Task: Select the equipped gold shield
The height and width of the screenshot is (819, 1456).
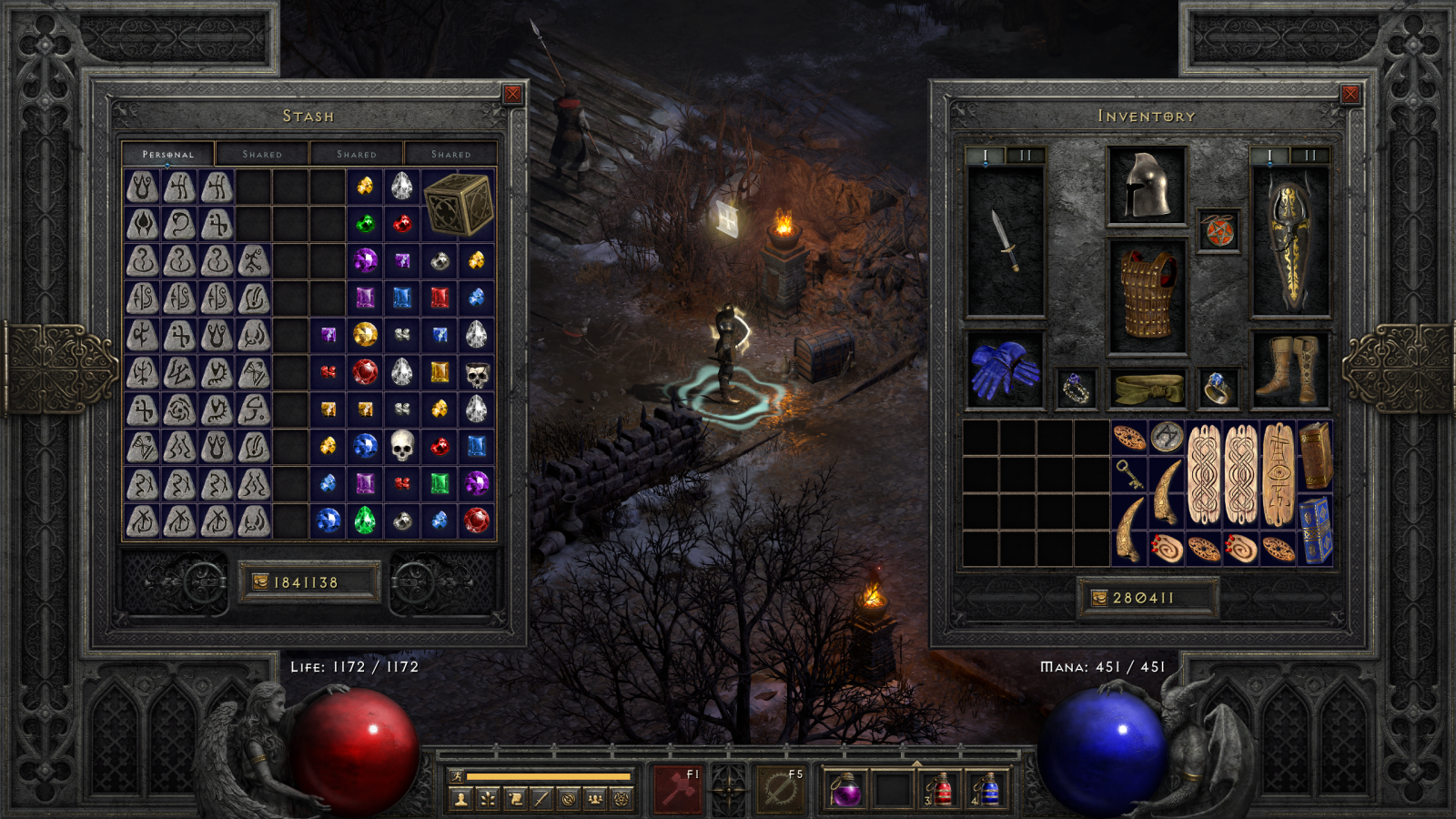Action: tap(1290, 241)
